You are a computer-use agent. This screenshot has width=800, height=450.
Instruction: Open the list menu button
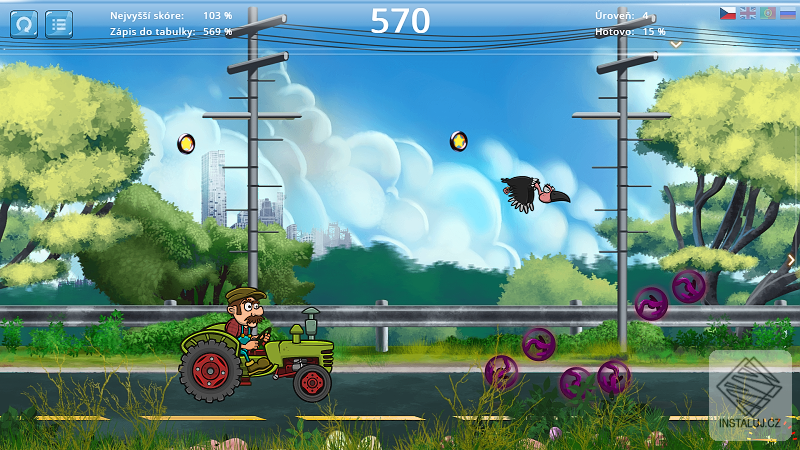(59, 23)
